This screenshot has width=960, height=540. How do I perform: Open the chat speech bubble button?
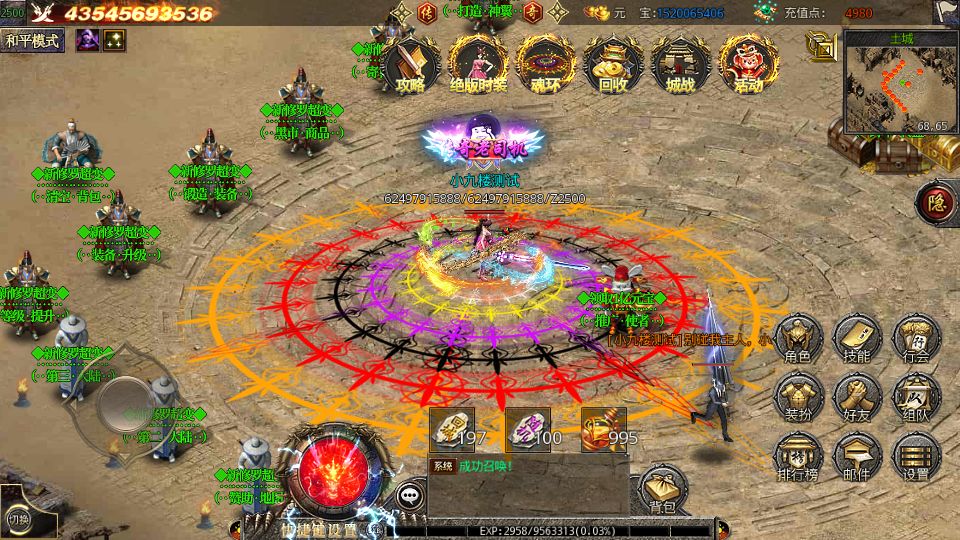[x=411, y=493]
